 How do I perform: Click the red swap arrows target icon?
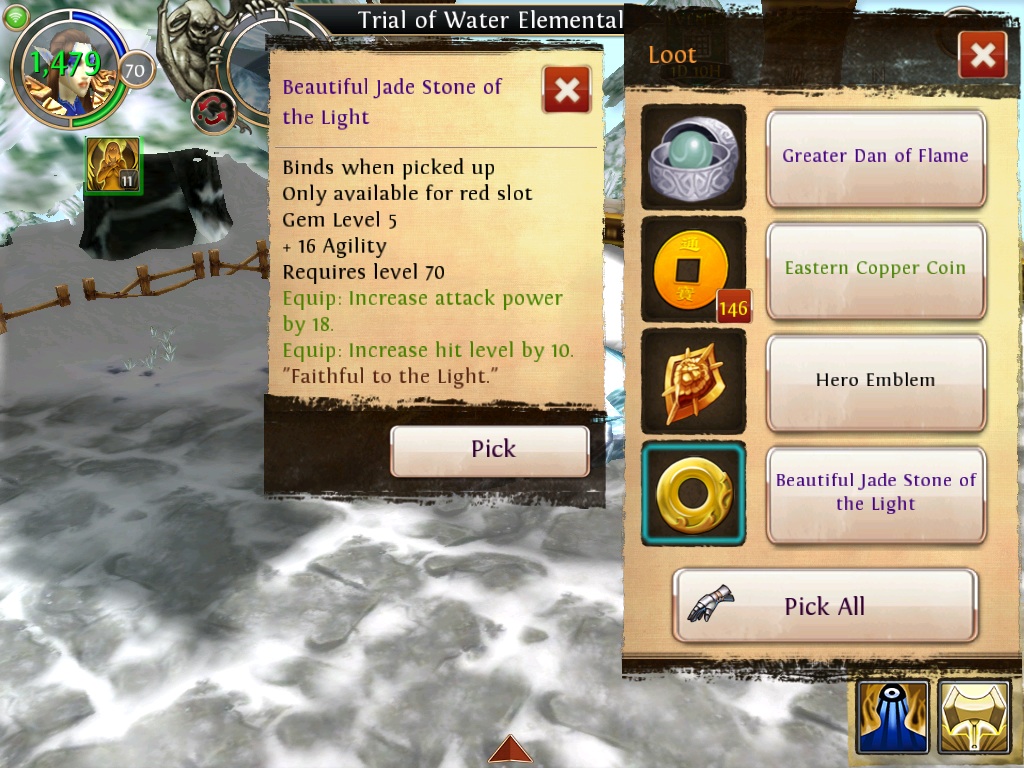tap(212, 110)
